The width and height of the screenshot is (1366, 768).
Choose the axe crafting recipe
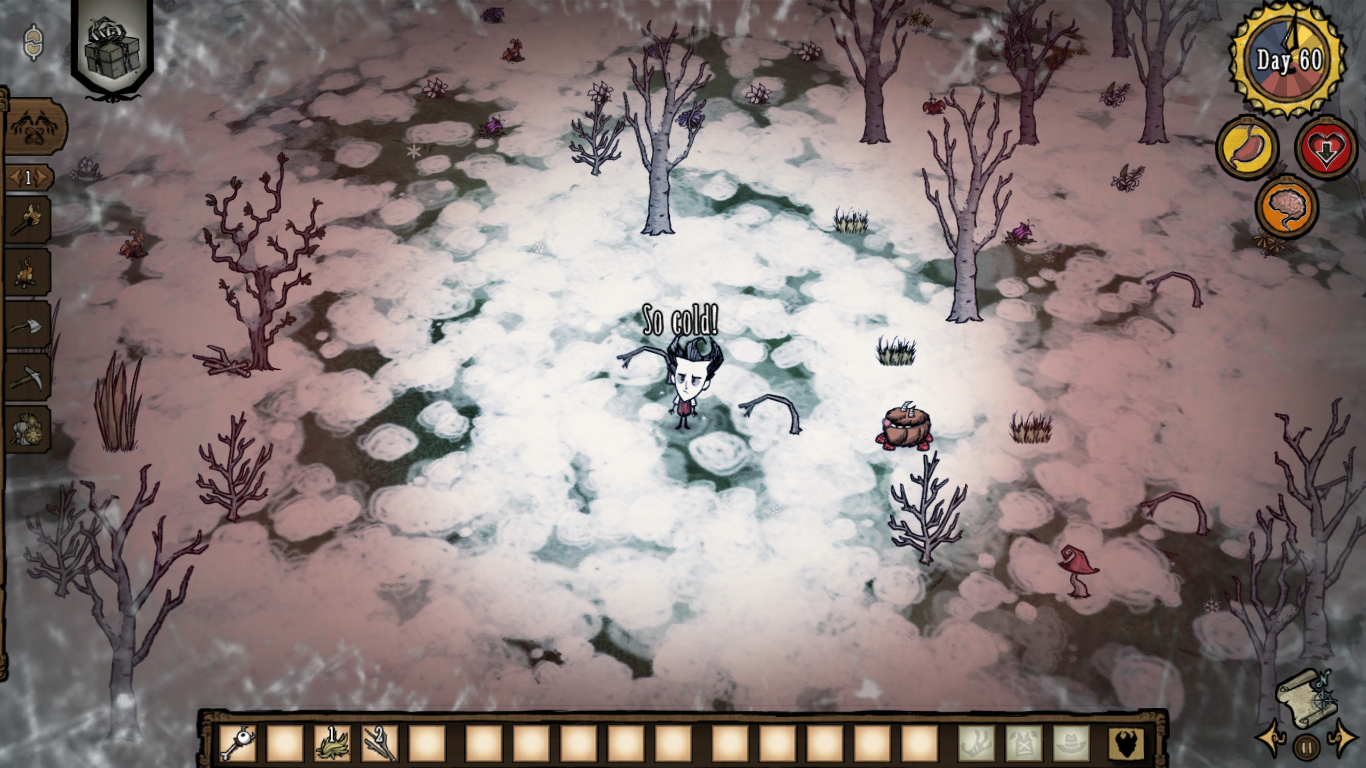(27, 323)
